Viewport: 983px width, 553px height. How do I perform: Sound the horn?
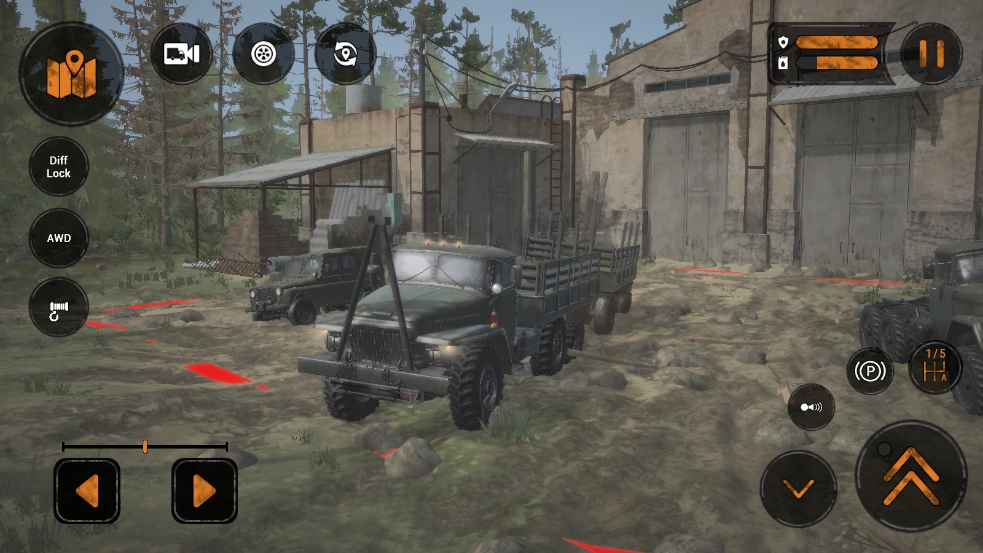tap(810, 407)
